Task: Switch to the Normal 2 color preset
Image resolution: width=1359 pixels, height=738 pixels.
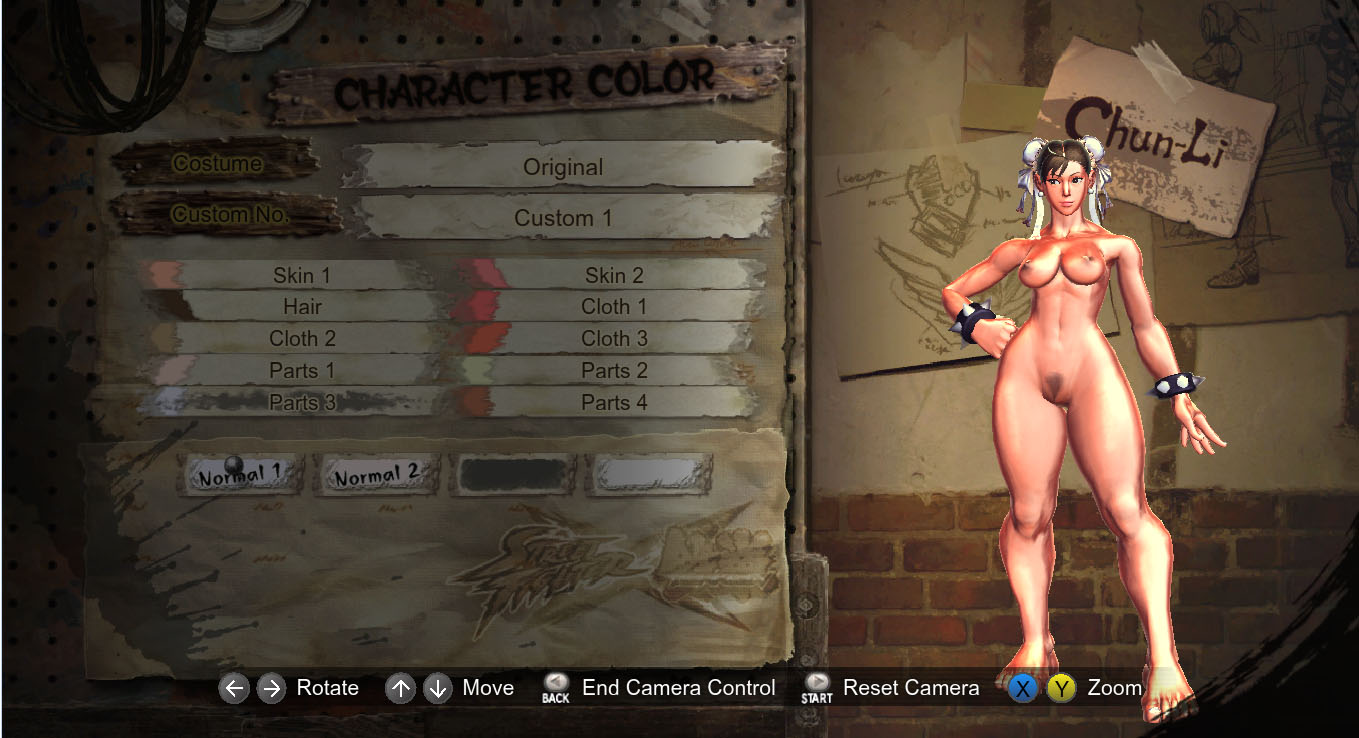Action: (377, 475)
